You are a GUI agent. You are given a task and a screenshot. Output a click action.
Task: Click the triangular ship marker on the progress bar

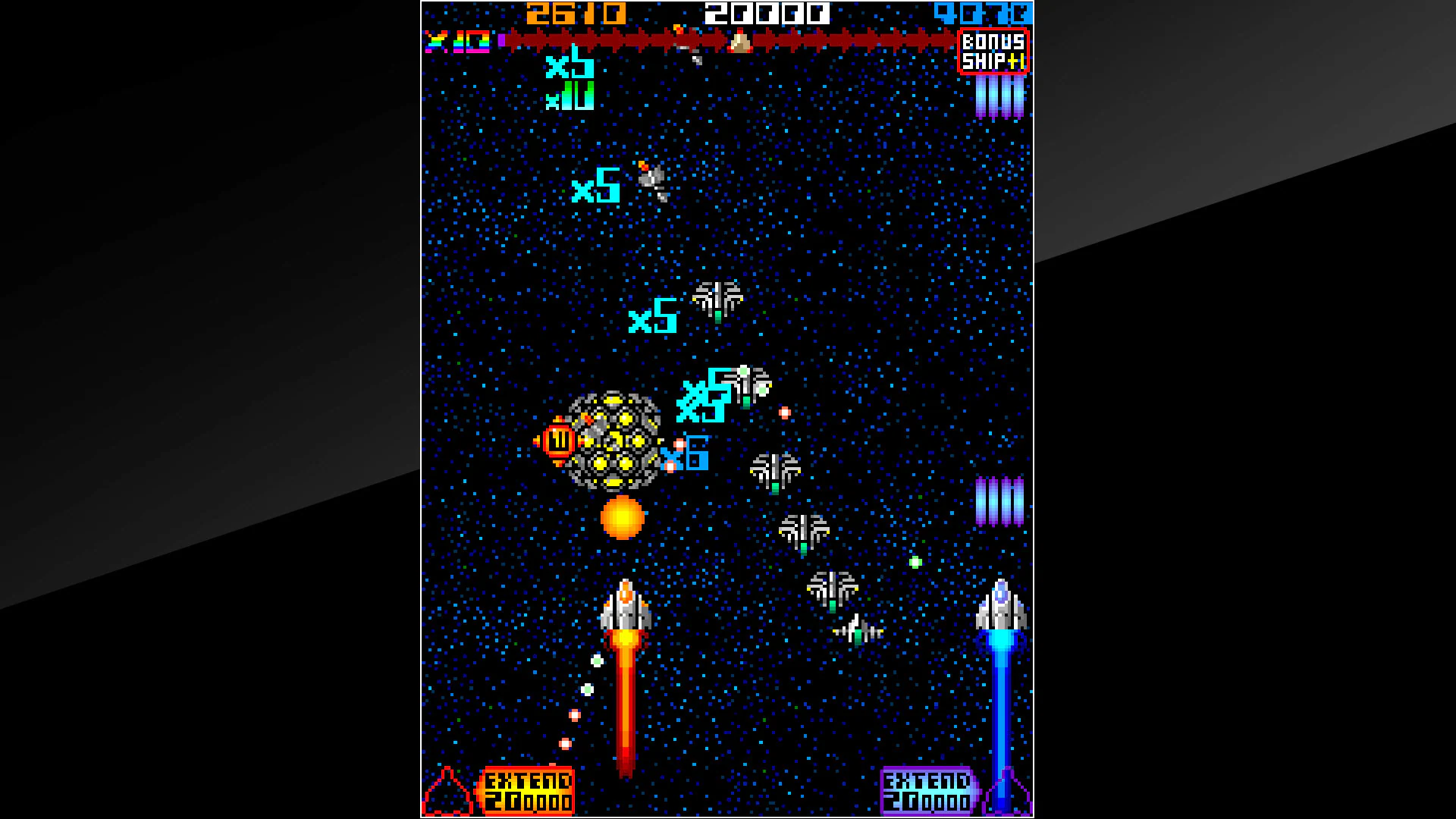[x=739, y=42]
